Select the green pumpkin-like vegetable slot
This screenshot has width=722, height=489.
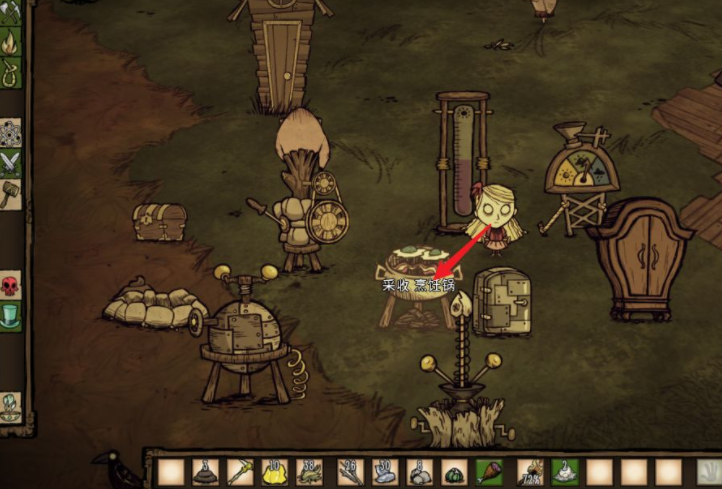click(454, 472)
